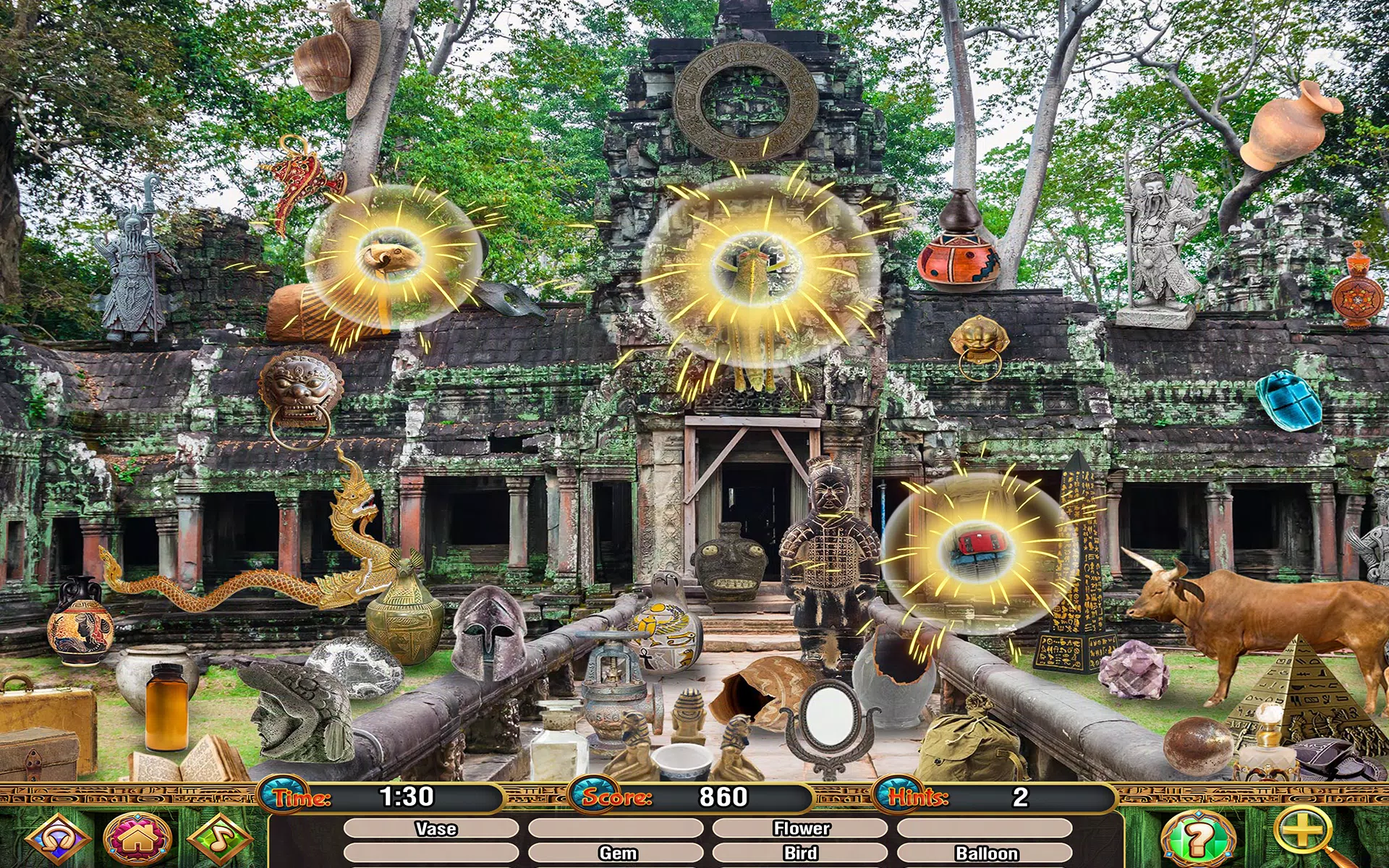Screen dimensions: 1389x868
Task: Pick the Bird entry in the list
Action: (801, 854)
